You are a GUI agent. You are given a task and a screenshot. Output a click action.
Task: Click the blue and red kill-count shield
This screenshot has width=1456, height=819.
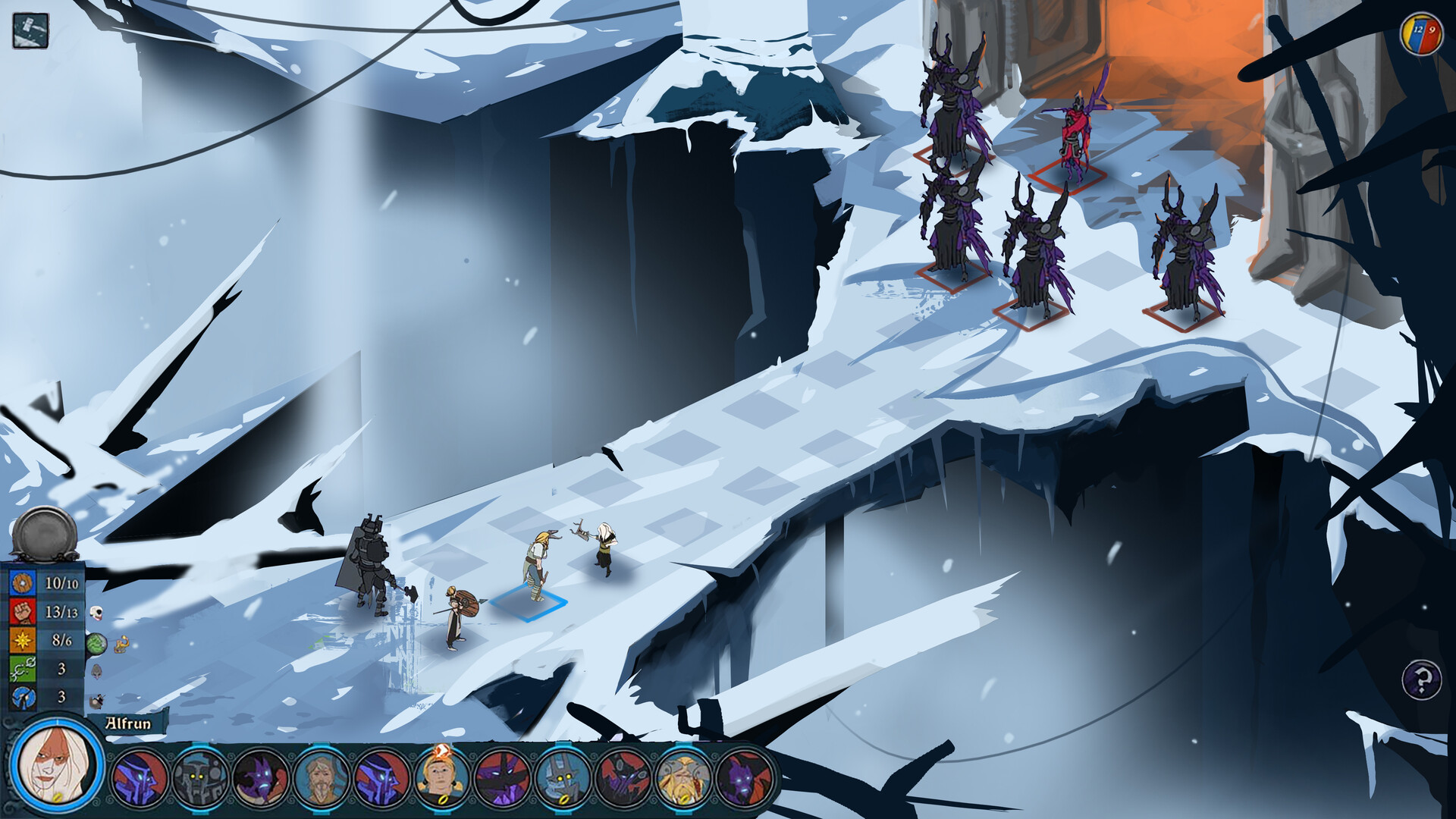point(1420,33)
